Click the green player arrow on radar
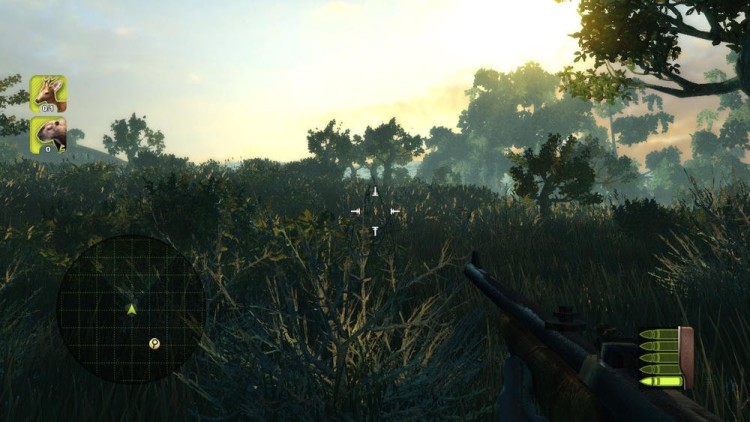 click(x=131, y=309)
